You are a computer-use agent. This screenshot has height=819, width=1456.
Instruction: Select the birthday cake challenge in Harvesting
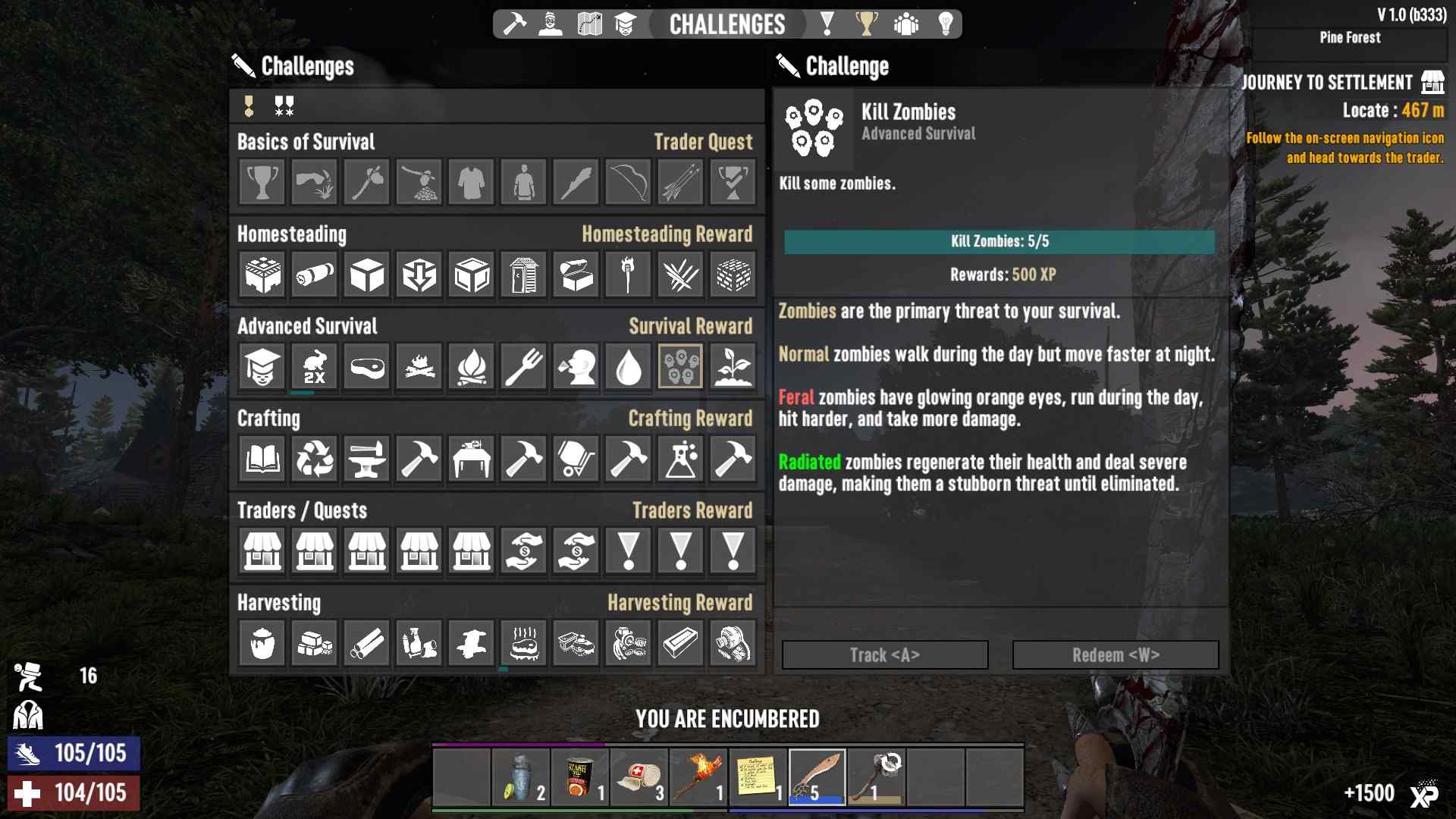pos(524,643)
